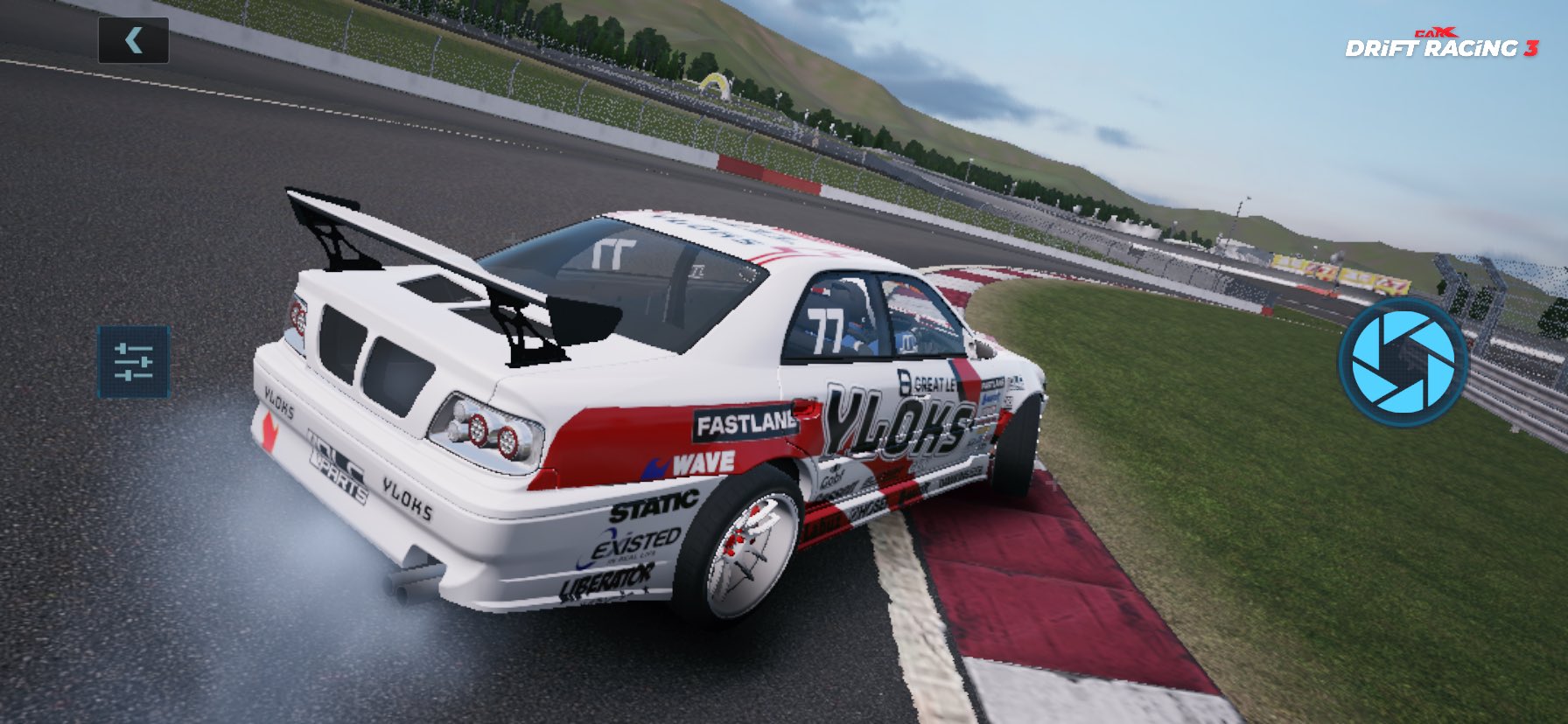Go back using the arrow button
This screenshot has height=724, width=1568.
(x=133, y=40)
